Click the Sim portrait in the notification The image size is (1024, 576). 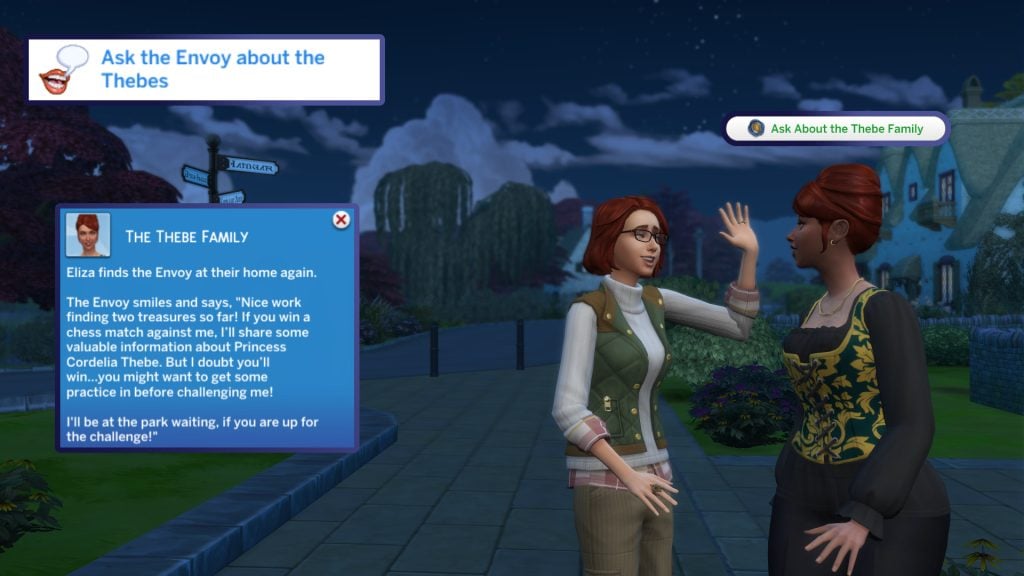point(88,235)
